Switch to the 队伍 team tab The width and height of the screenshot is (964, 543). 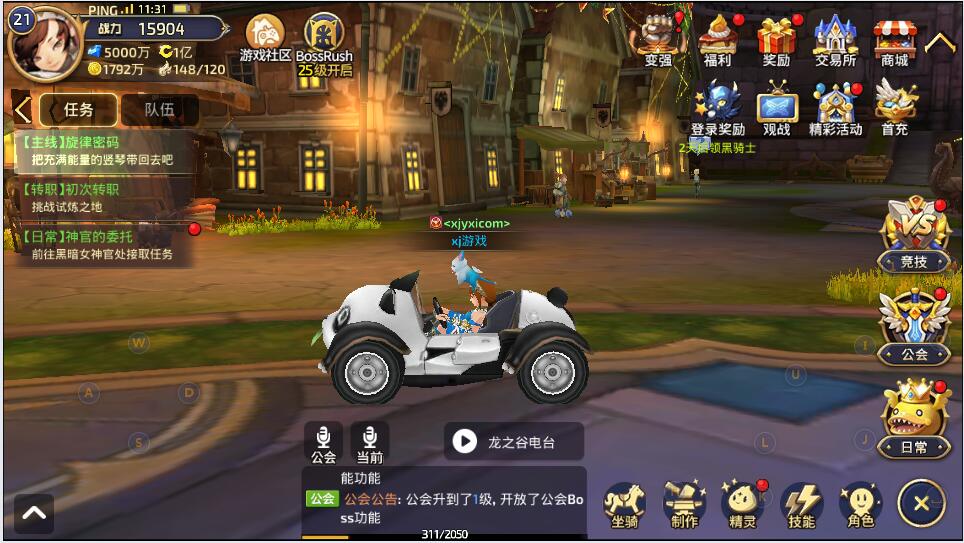pos(159,110)
